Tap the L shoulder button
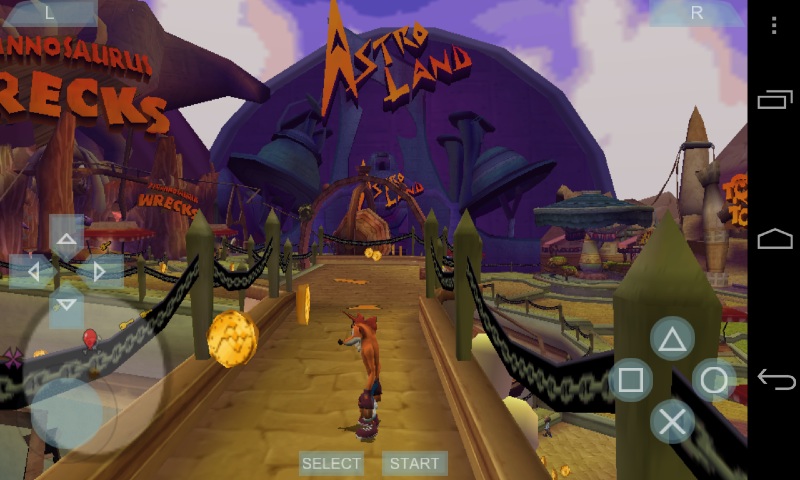 (x=50, y=13)
